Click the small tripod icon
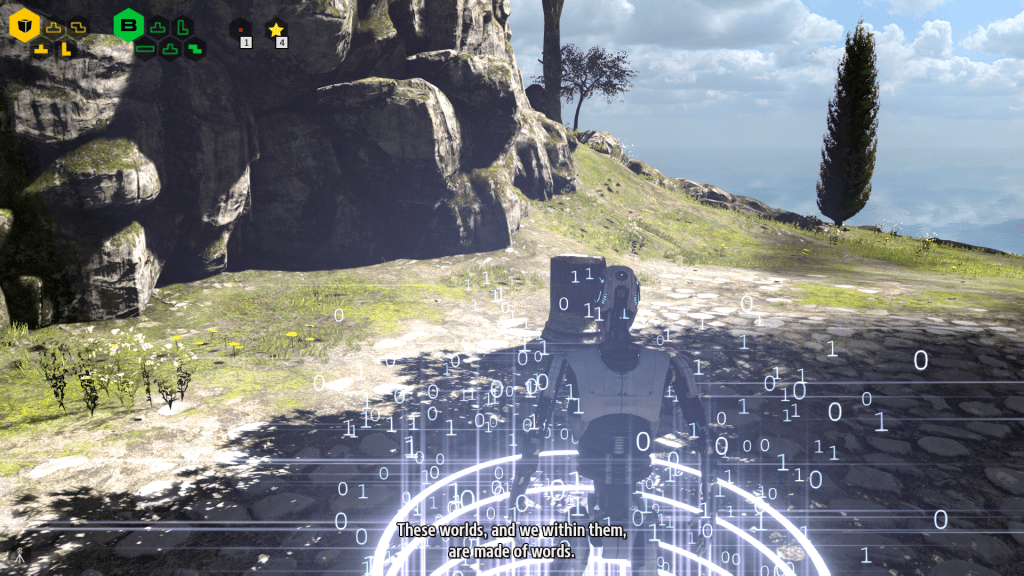This screenshot has height=576, width=1024. coord(16,555)
